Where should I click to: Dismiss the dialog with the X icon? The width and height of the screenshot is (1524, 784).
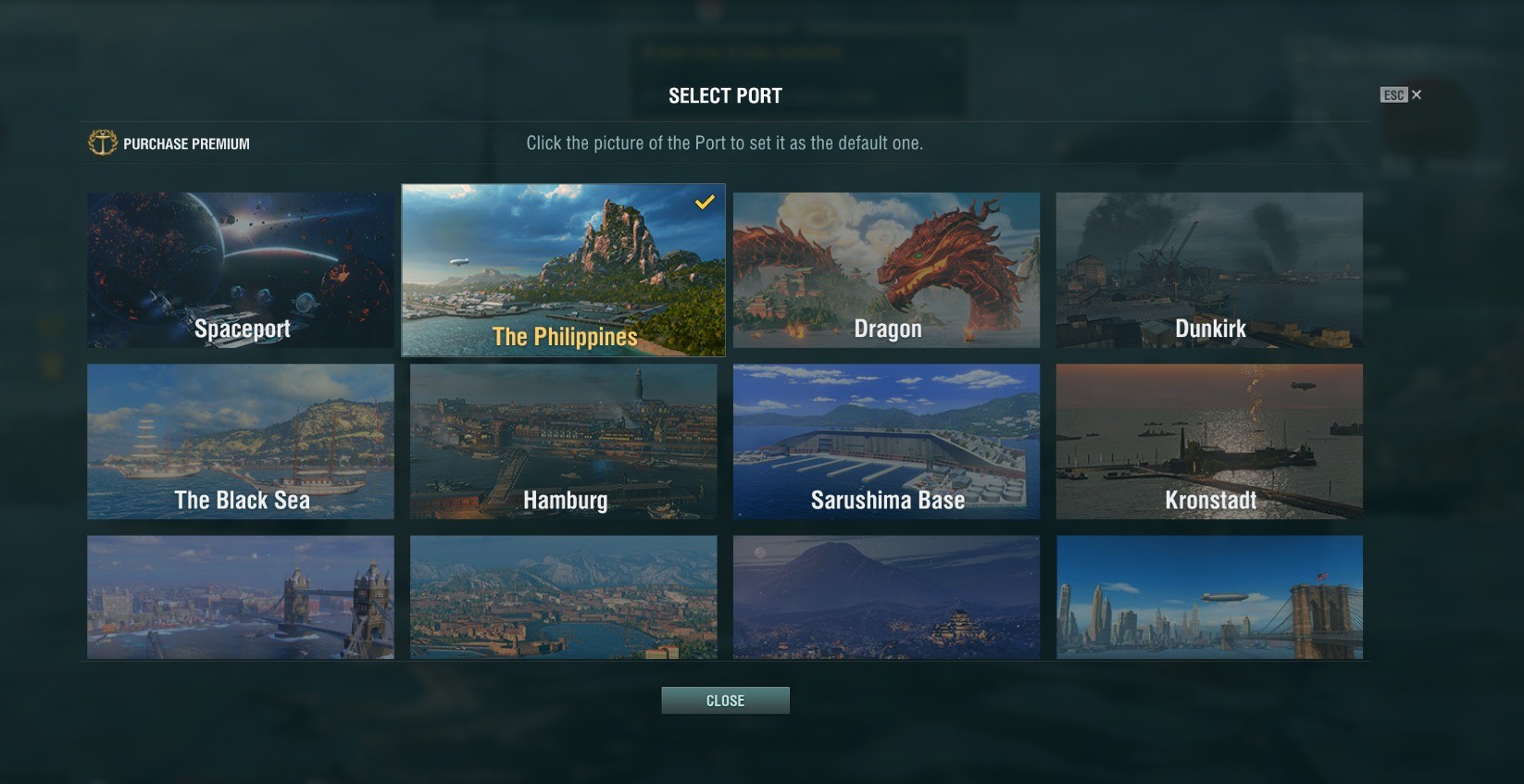click(1417, 94)
